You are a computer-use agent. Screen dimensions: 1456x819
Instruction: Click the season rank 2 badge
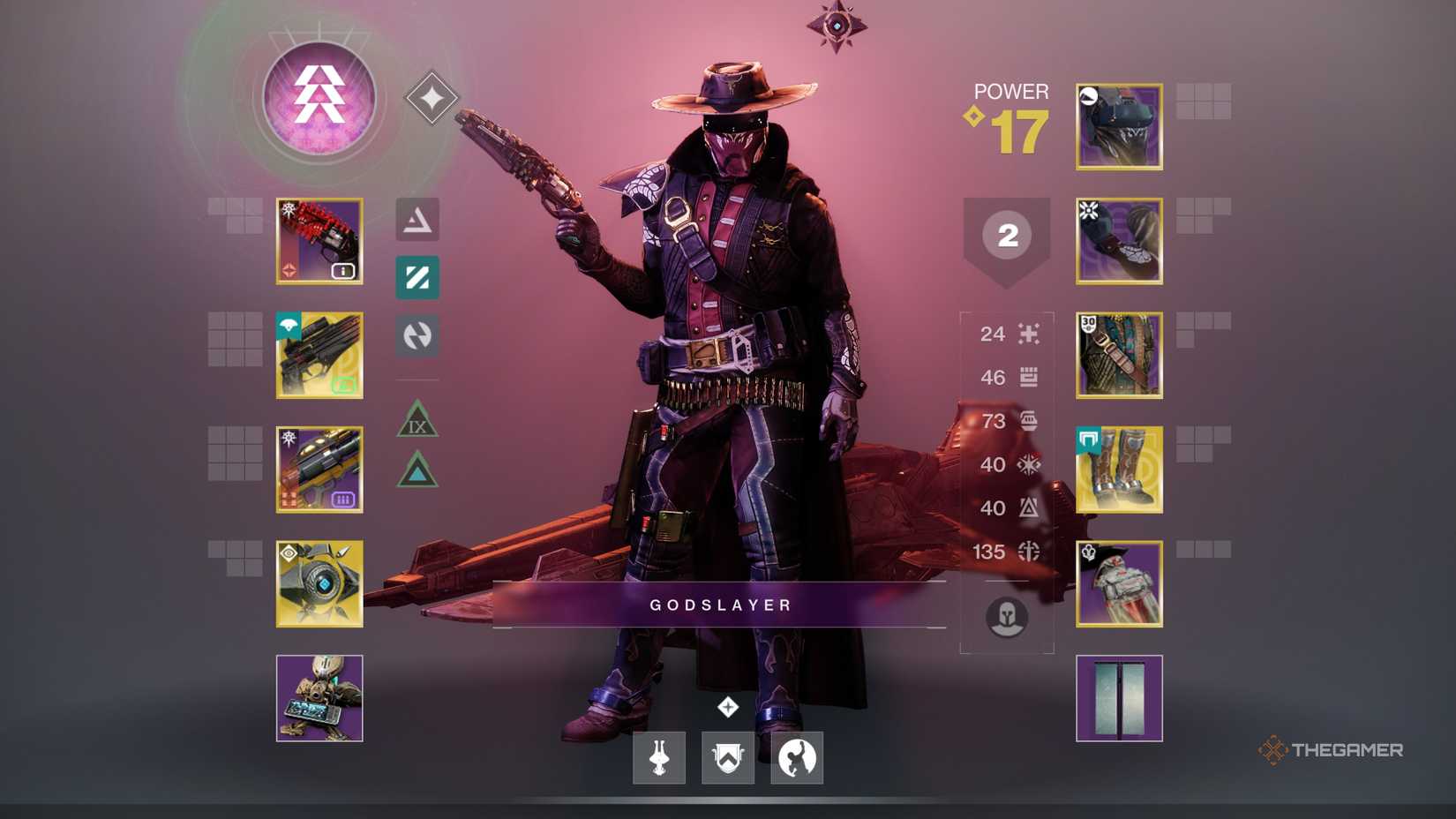click(x=1007, y=237)
